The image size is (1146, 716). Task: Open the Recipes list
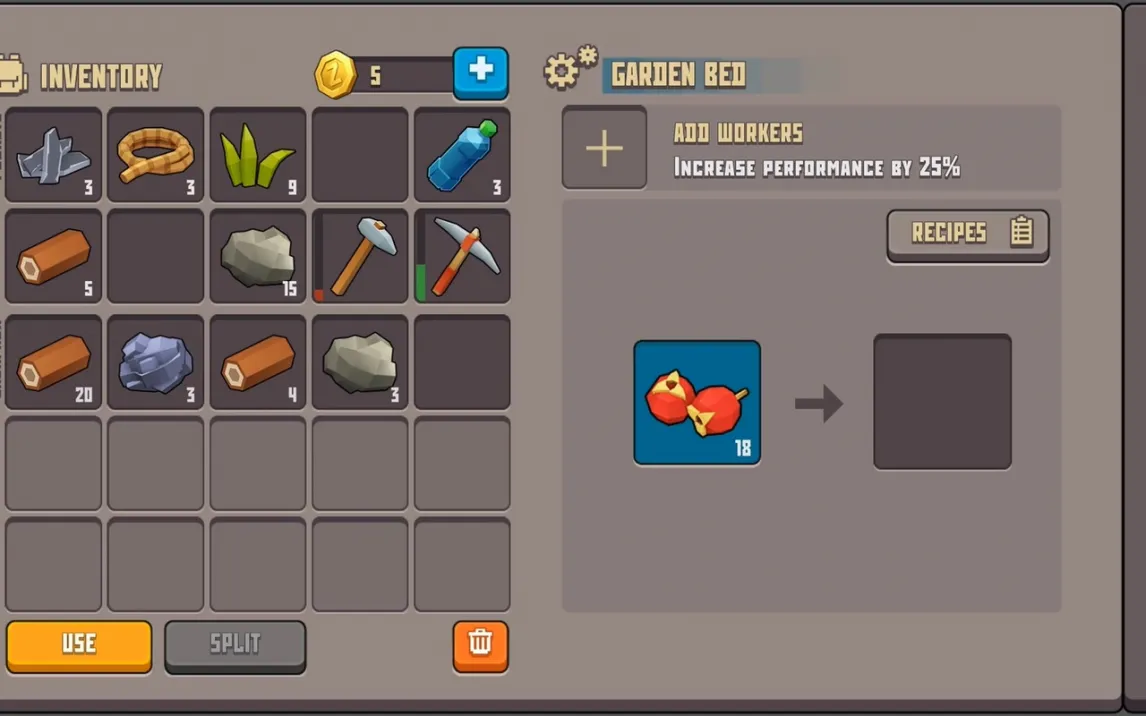(x=967, y=234)
